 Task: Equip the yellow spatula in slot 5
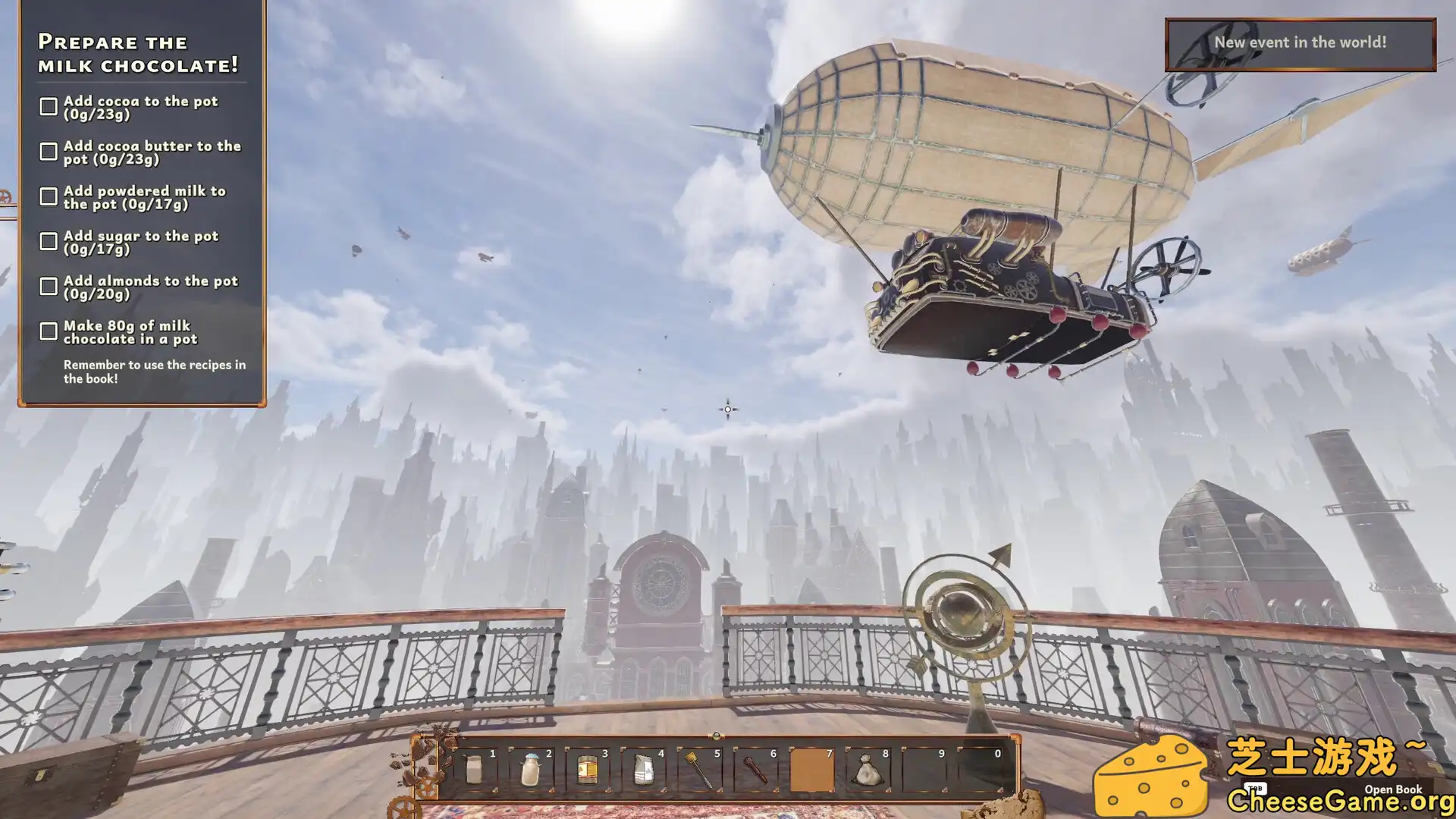pyautogui.click(x=699, y=770)
